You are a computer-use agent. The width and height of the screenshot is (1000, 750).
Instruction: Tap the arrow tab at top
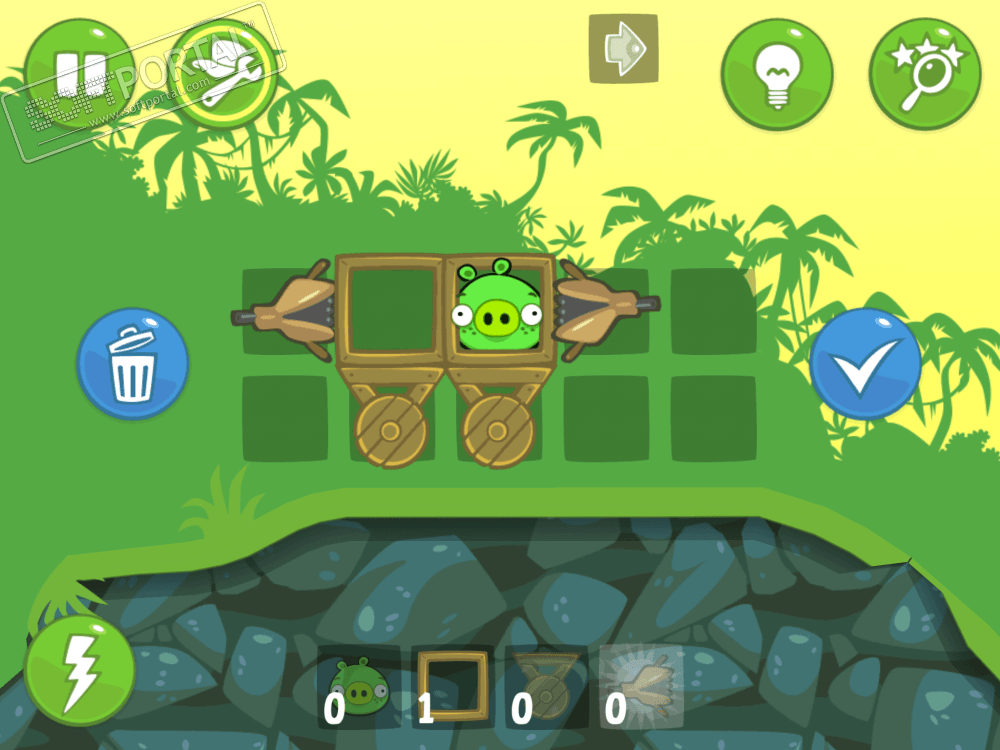click(x=623, y=48)
